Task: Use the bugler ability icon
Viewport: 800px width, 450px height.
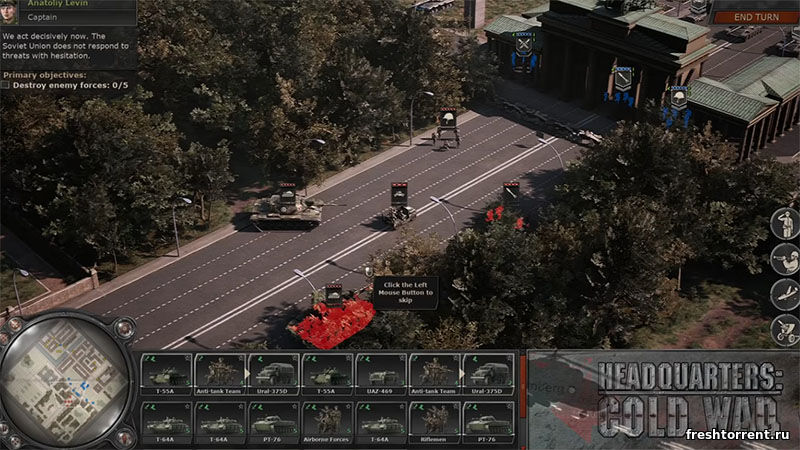Action: [x=785, y=259]
